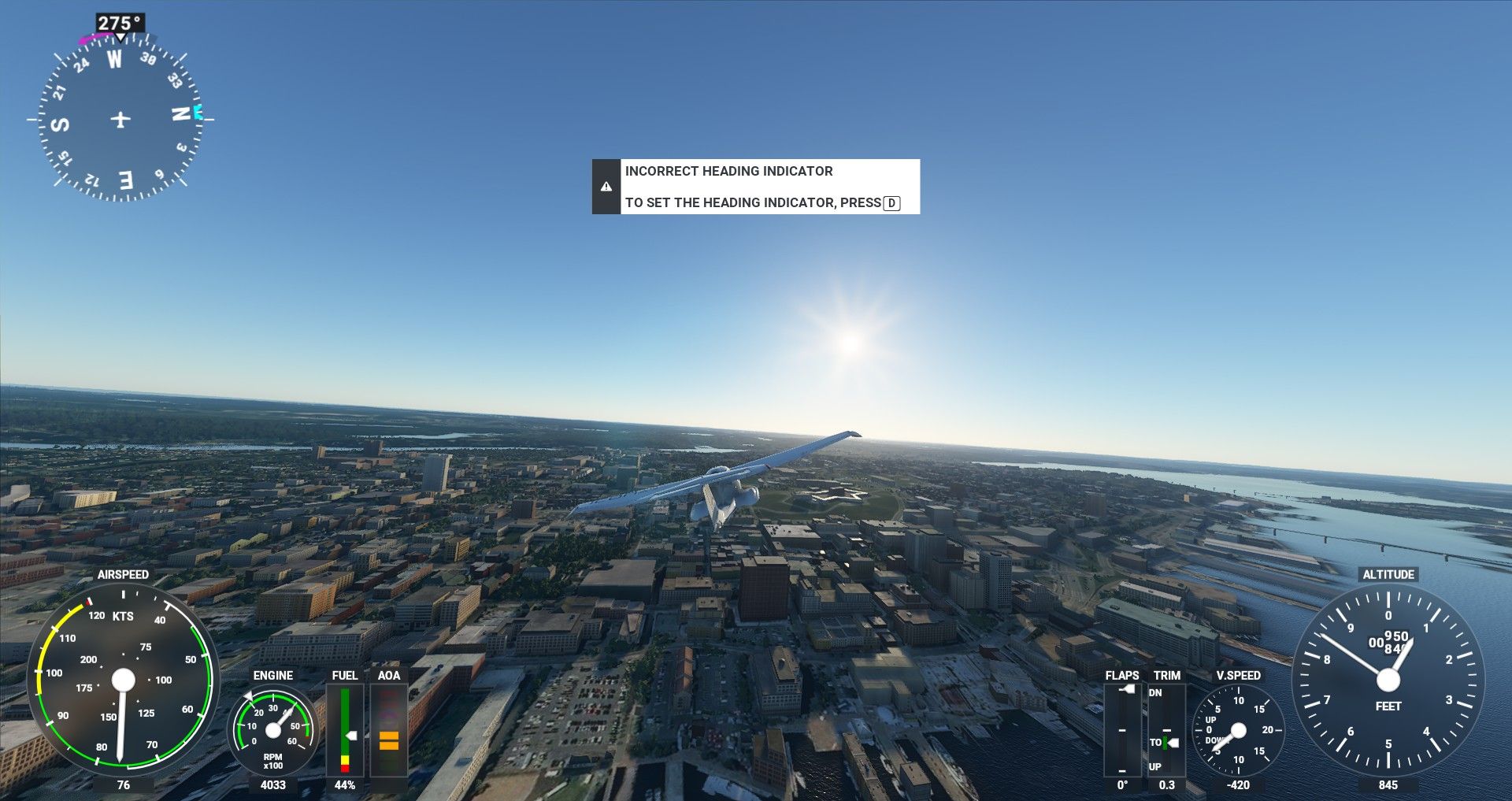Click the warning triangle icon on the alert banner
This screenshot has width=1512, height=801.
tap(606, 187)
